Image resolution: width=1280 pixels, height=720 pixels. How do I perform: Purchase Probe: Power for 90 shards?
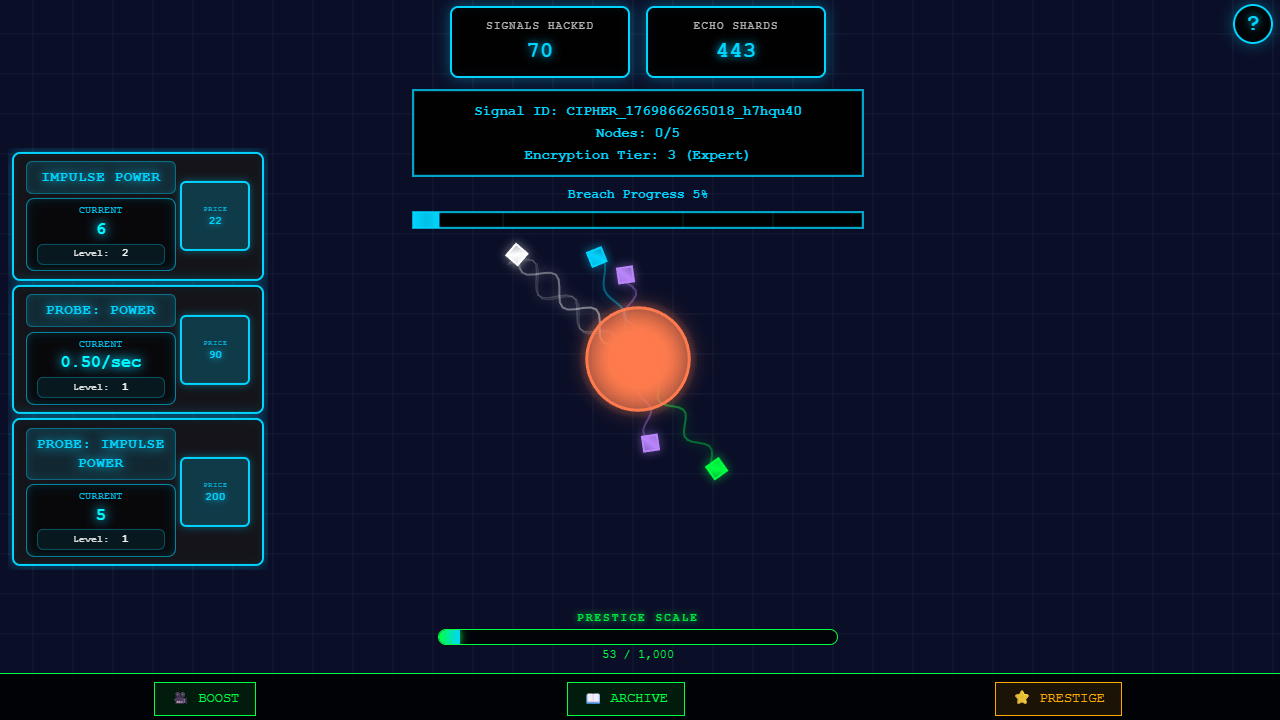[x=214, y=350]
